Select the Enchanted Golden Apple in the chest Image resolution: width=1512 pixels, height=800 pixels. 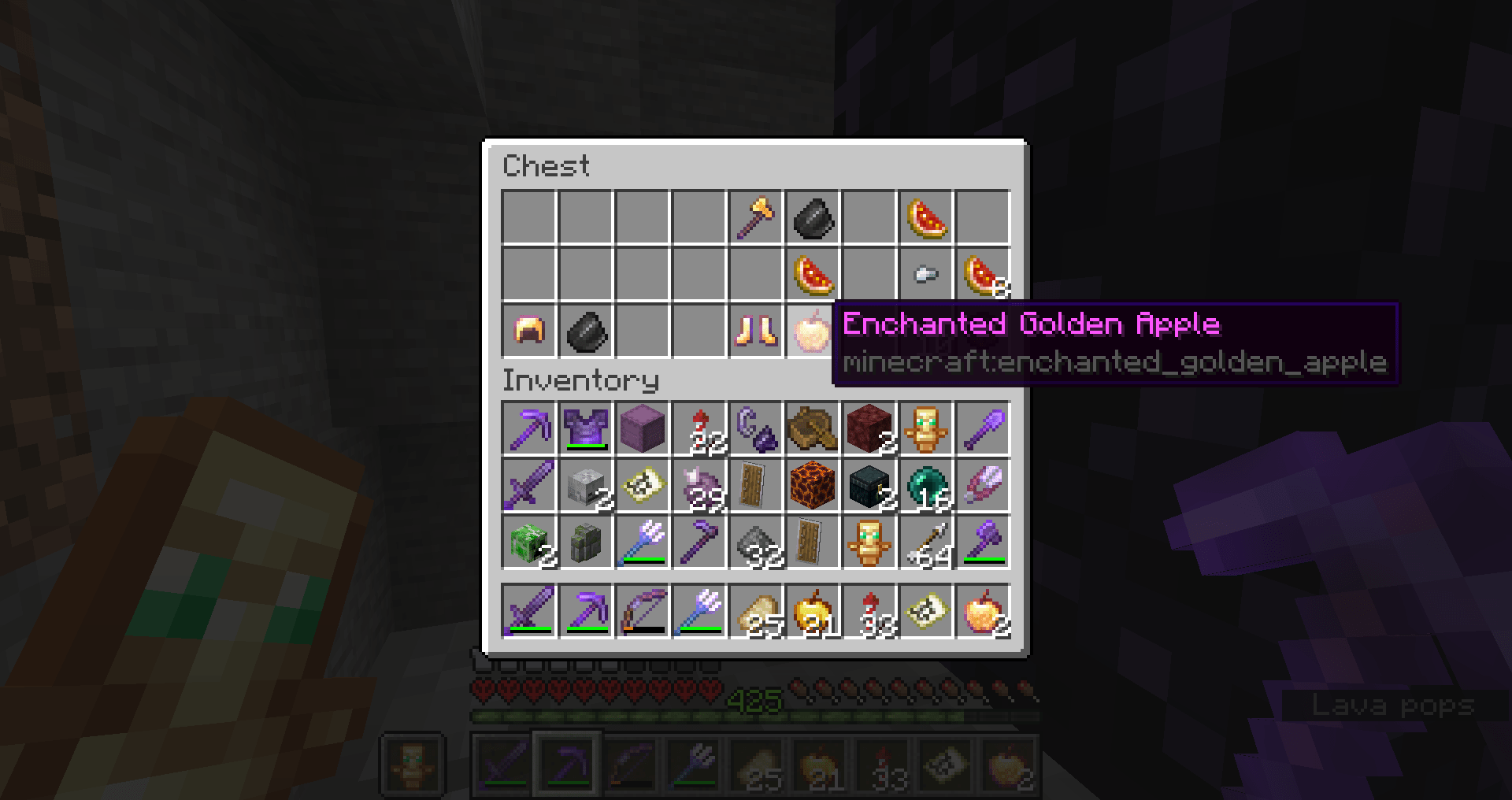pyautogui.click(x=813, y=332)
